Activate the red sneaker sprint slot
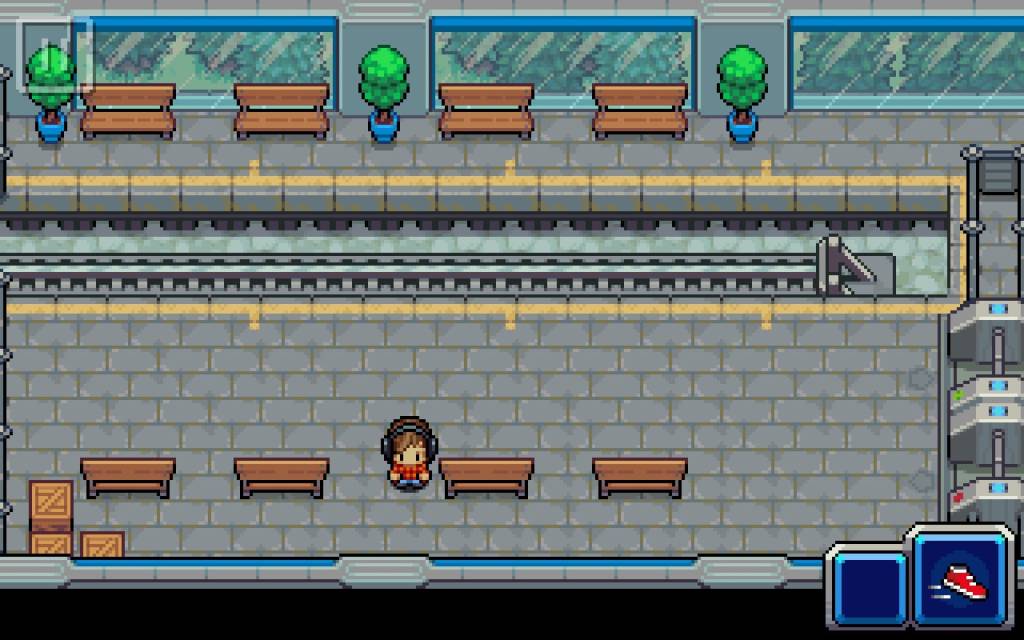Image resolution: width=1024 pixels, height=640 pixels. (x=963, y=577)
